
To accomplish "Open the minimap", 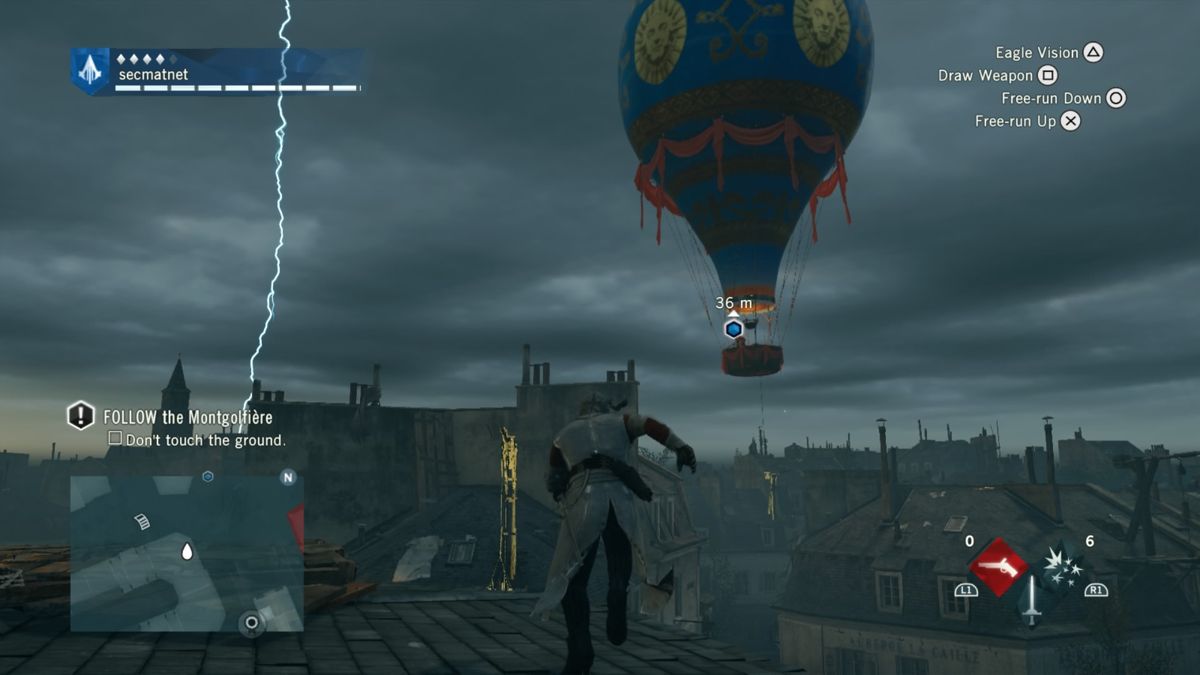I will click(x=186, y=553).
